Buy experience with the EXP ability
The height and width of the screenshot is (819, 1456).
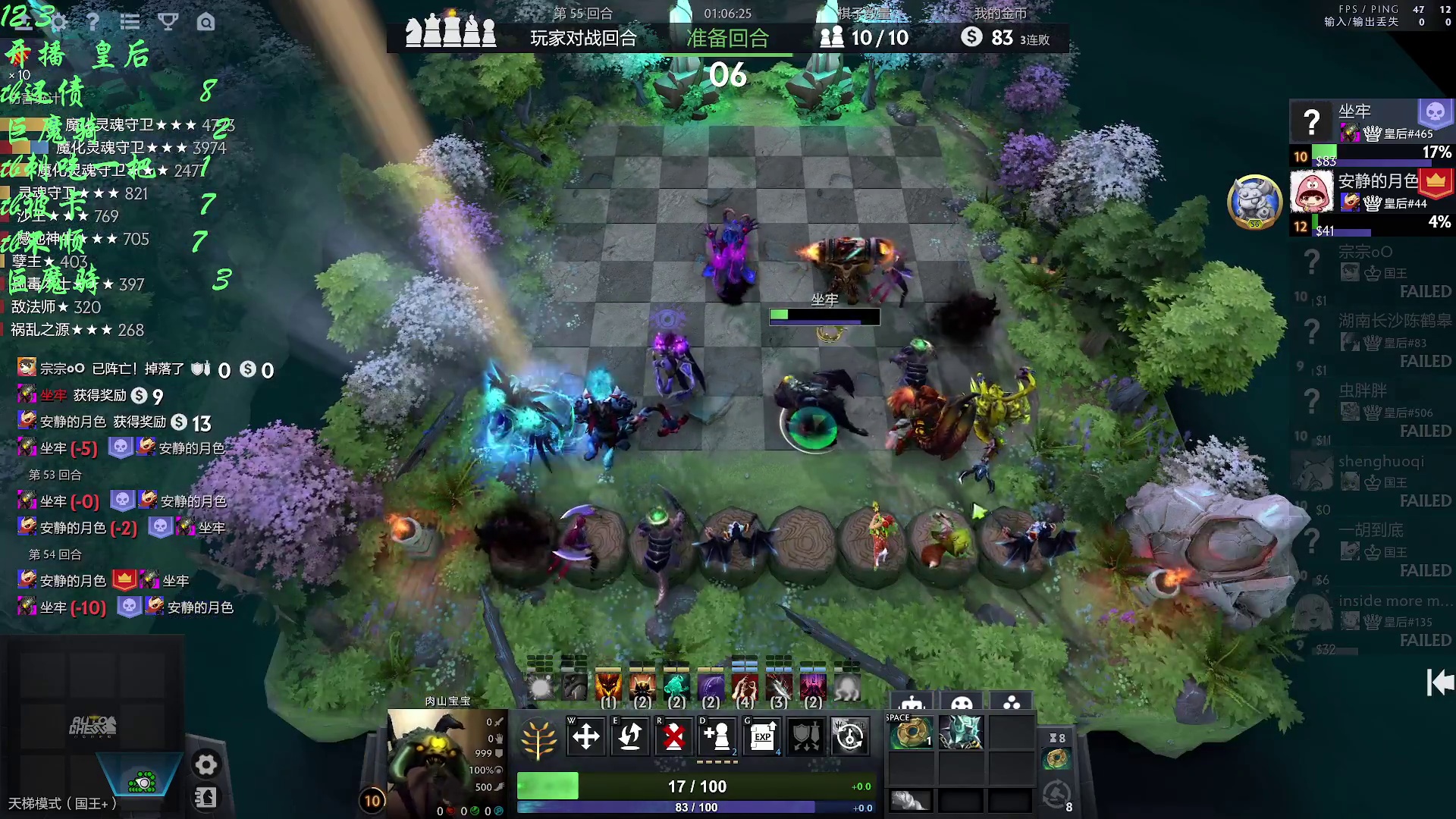[x=762, y=736]
